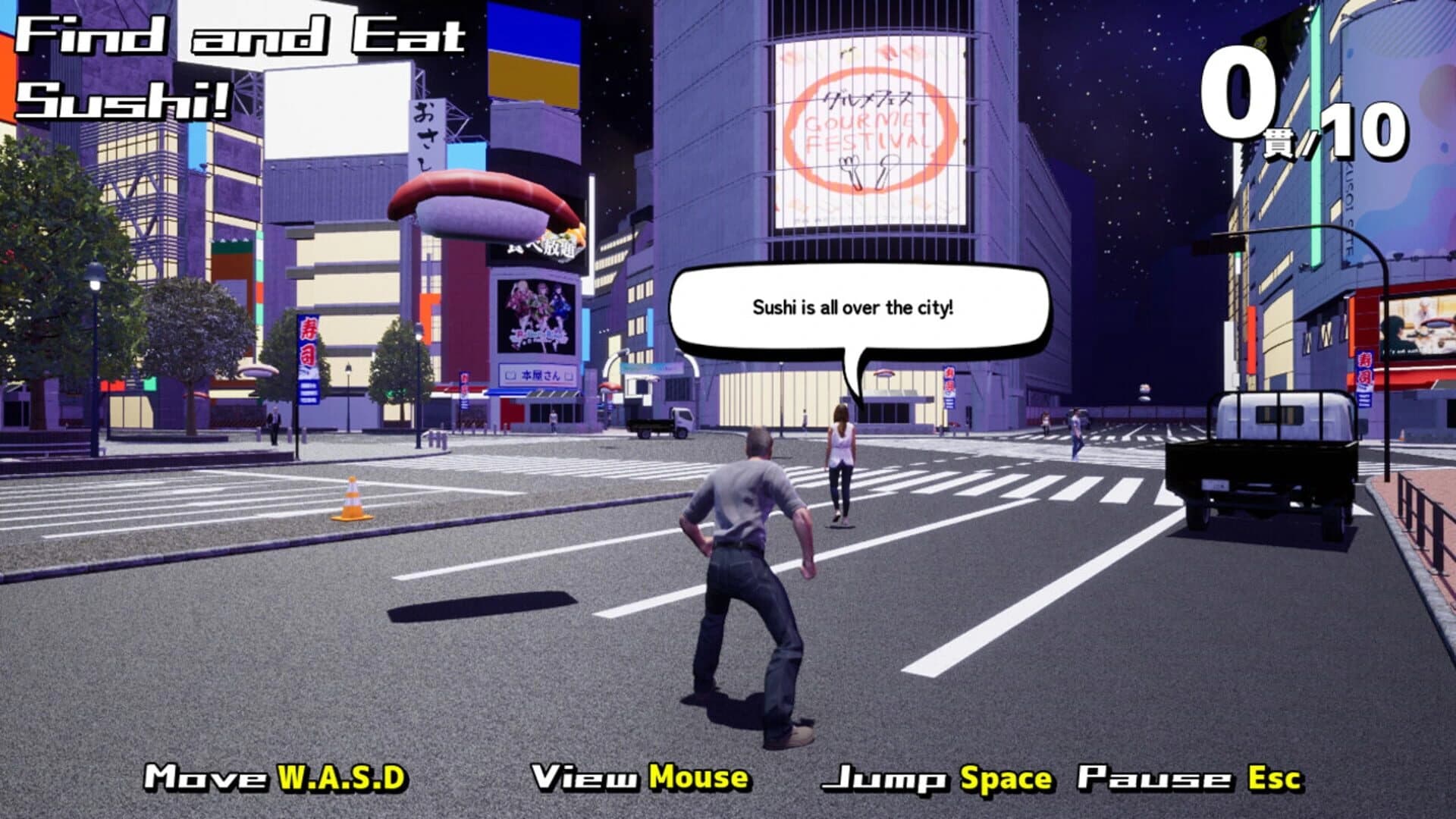Click the giant sushi balloon floating above the street

click(478, 205)
